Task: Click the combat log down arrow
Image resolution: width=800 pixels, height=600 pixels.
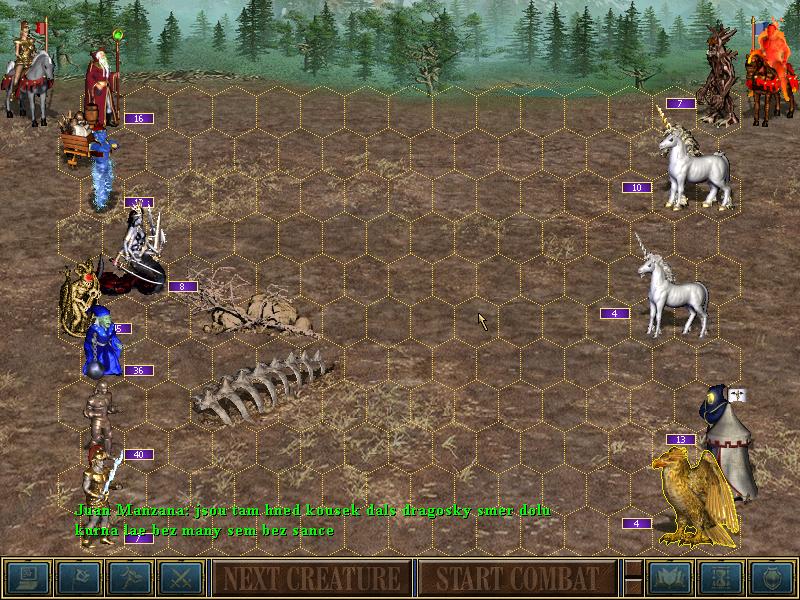Action: 632,588
